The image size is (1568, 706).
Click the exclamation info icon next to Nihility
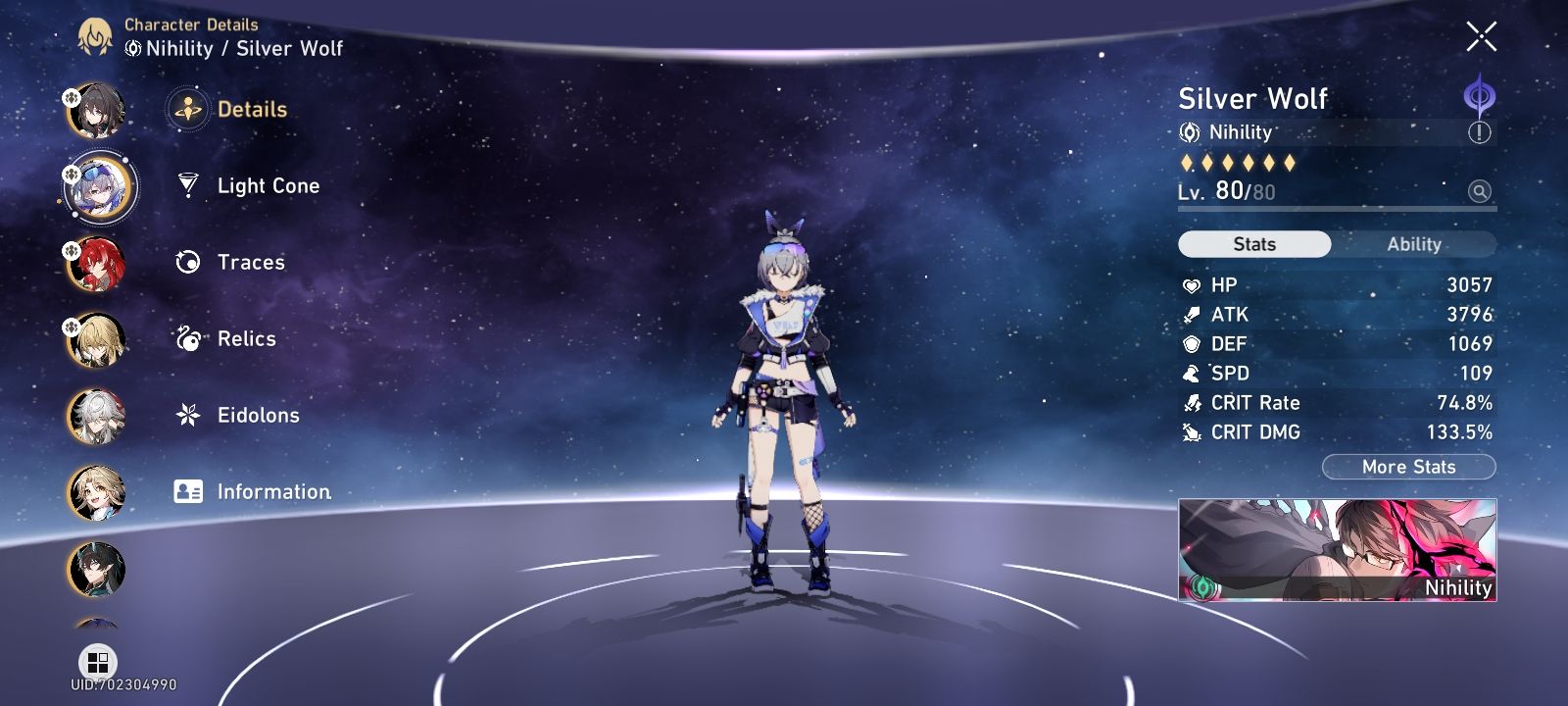tap(1480, 132)
